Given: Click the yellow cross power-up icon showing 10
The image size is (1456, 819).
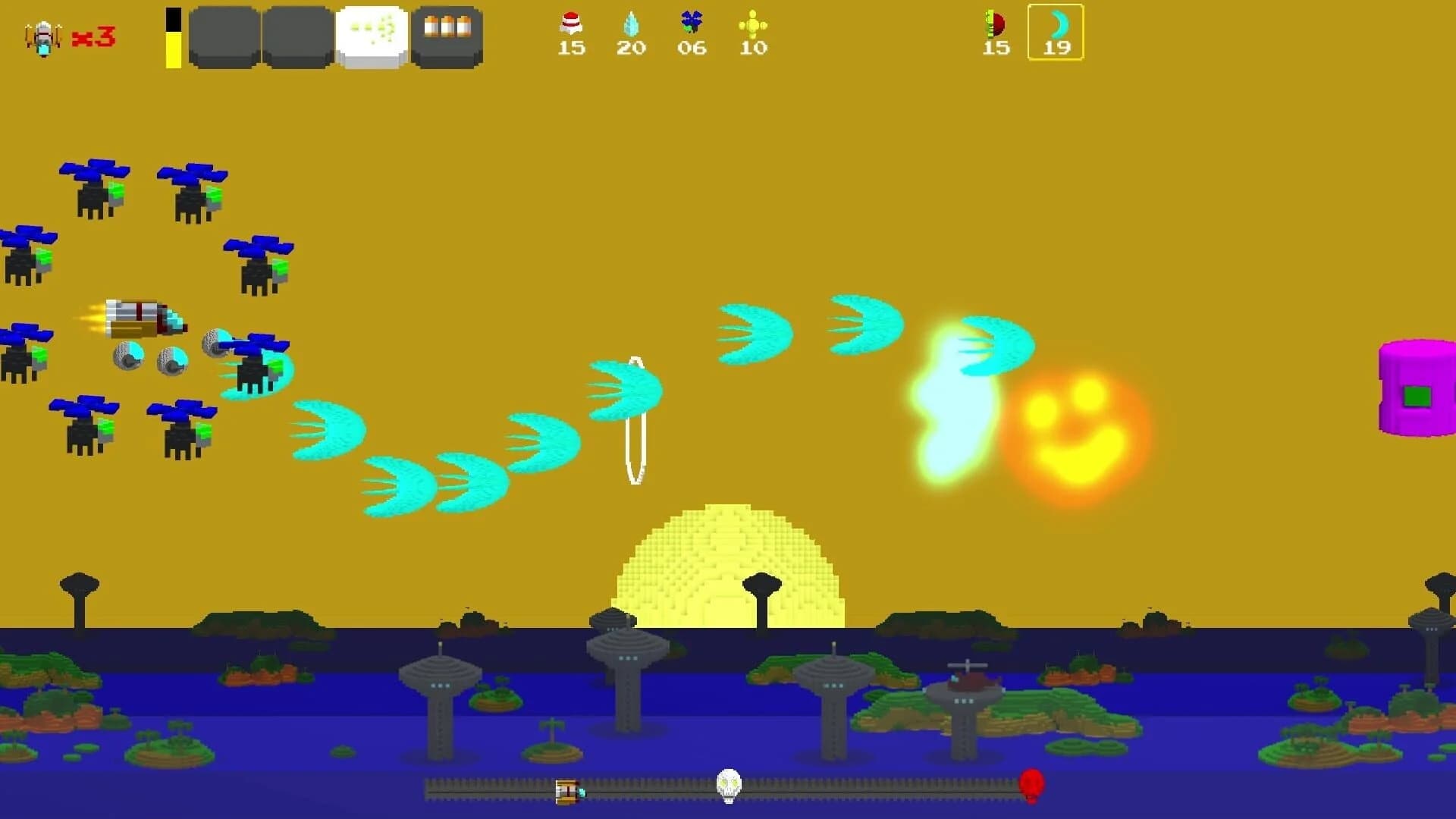Looking at the screenshot, I should point(752,27).
